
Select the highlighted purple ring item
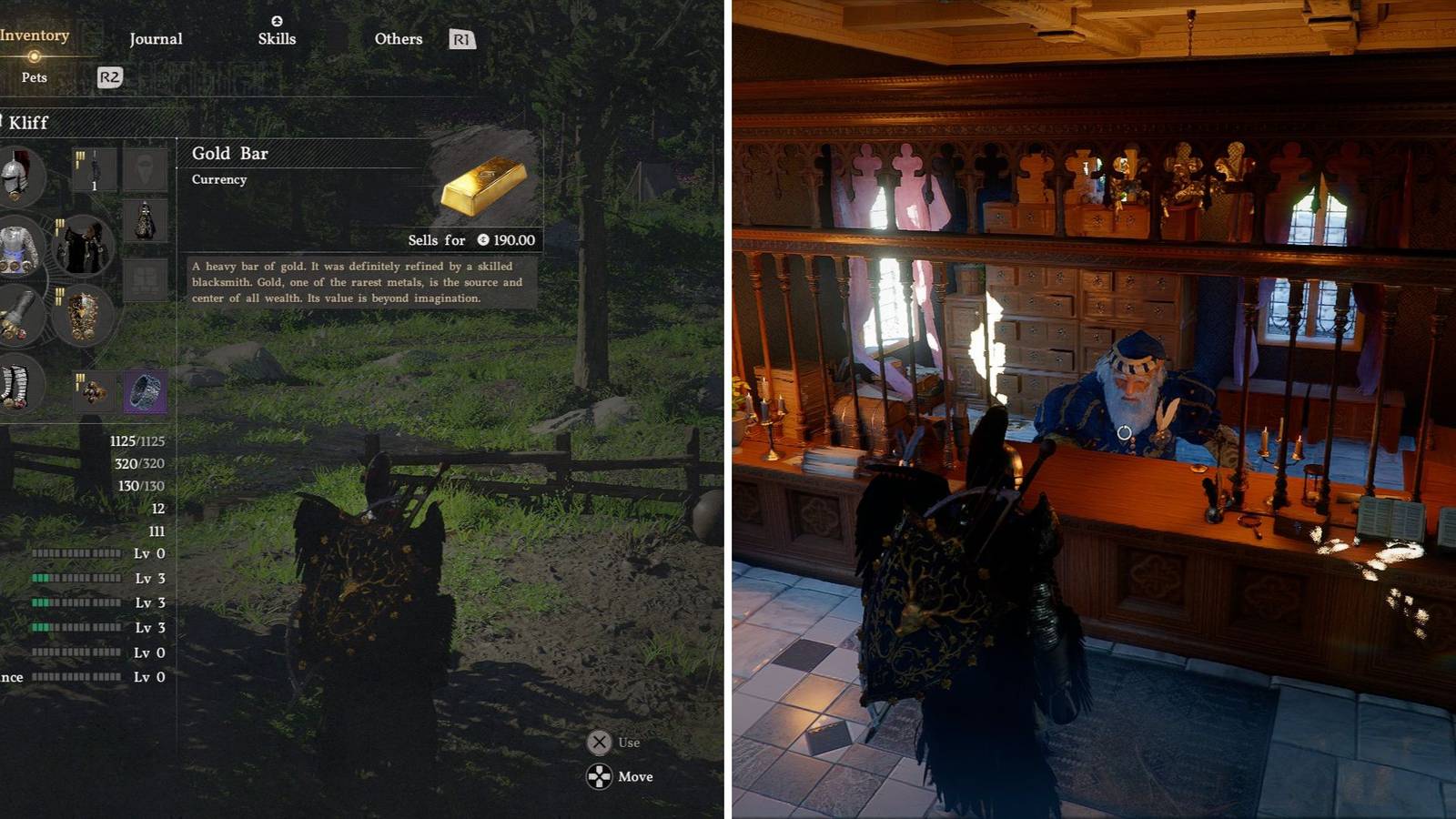[x=146, y=390]
